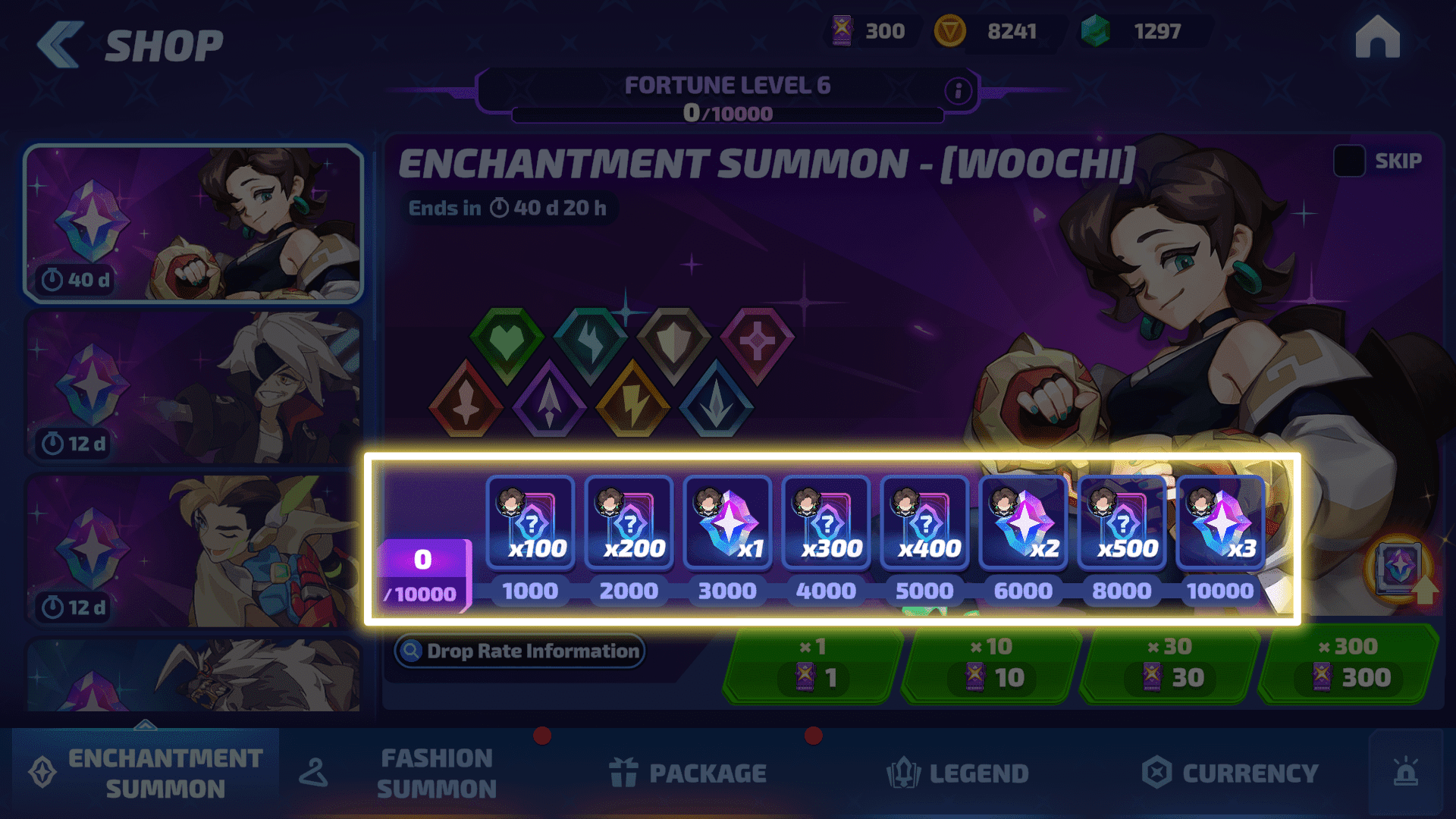This screenshot has height=819, width=1456.
Task: Select the Woochi summon banner
Action: coord(193,224)
